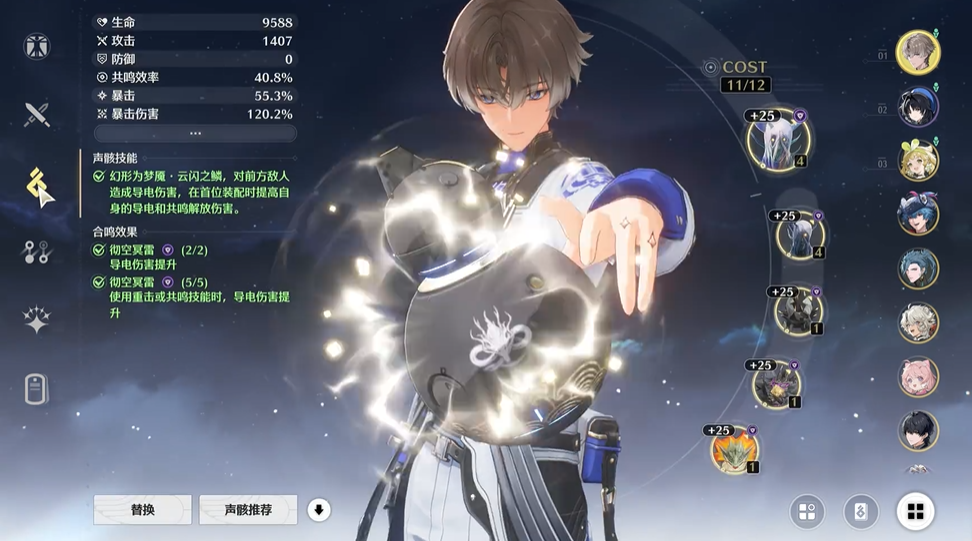Select the orange flame echo at the bottom

point(735,449)
